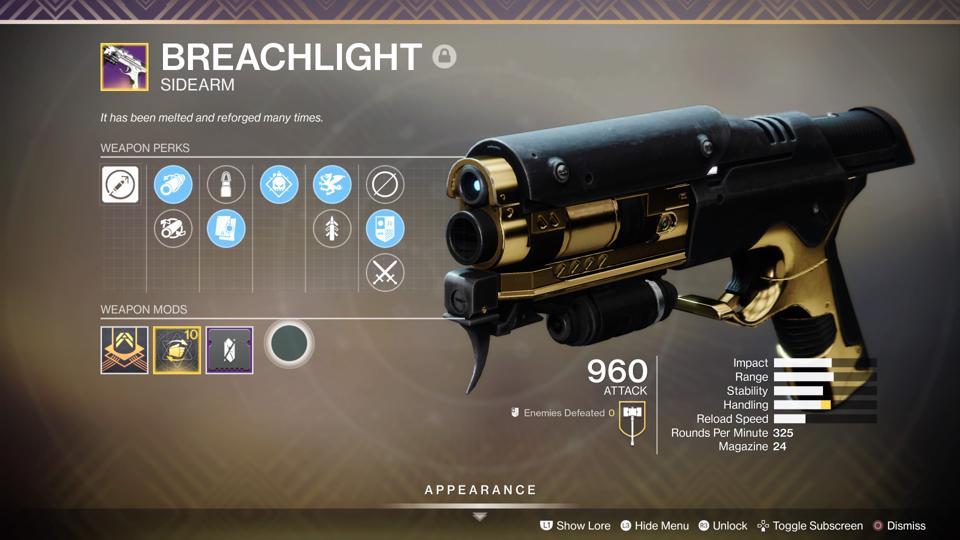
Task: Inspect the skull crosshair trait perk
Action: tap(279, 185)
